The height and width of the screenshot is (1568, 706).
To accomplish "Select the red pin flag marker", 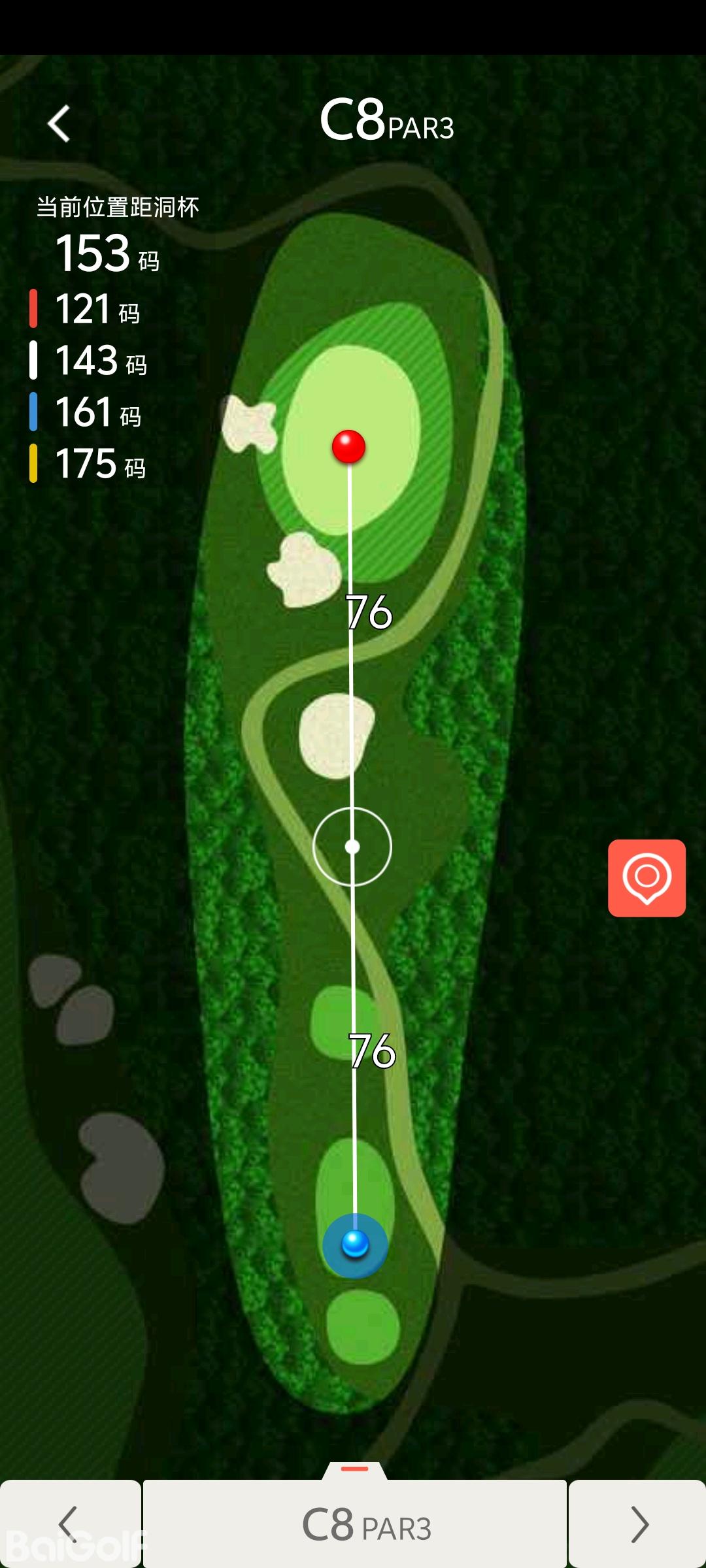I will (x=348, y=447).
